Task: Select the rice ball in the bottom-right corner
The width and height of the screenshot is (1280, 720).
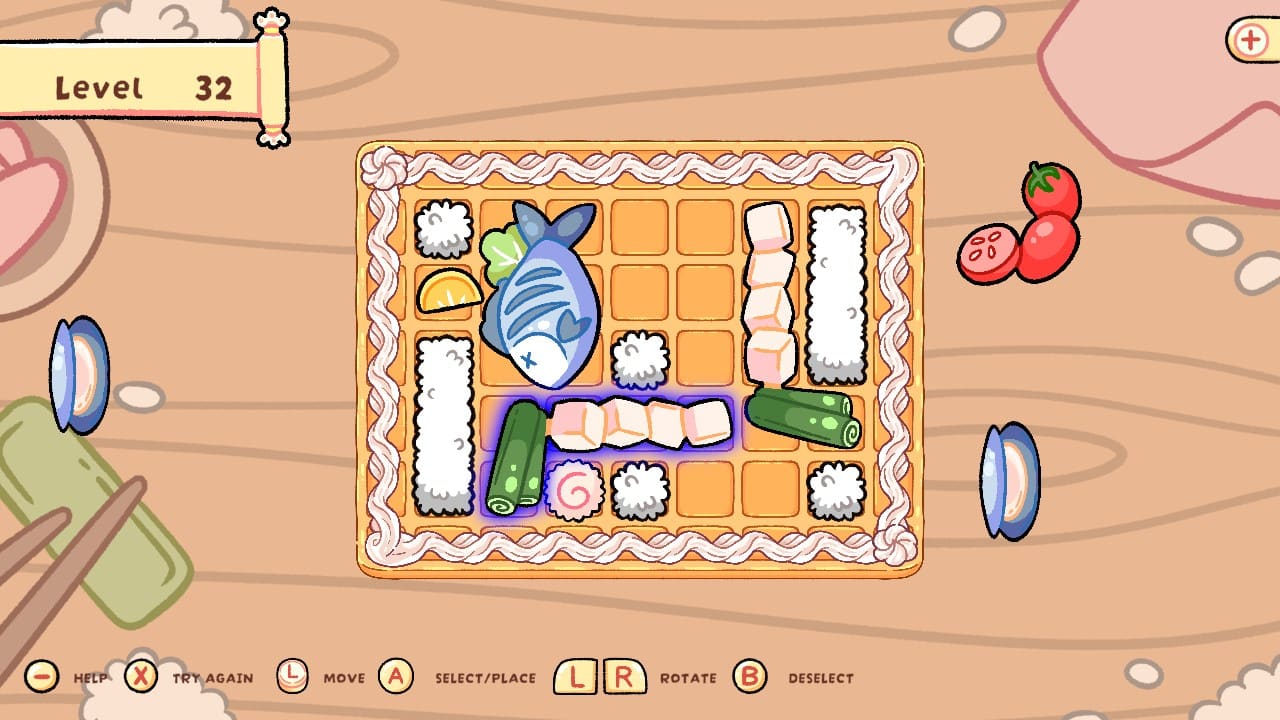Action: coord(836,488)
